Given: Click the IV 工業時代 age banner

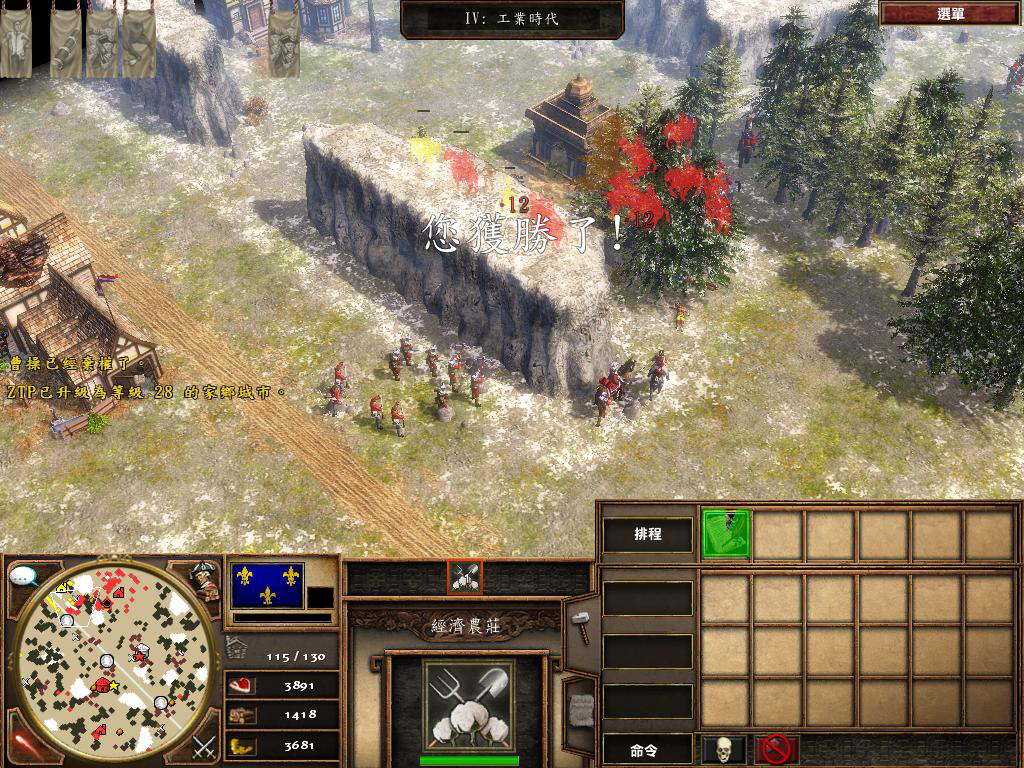Looking at the screenshot, I should tap(512, 18).
